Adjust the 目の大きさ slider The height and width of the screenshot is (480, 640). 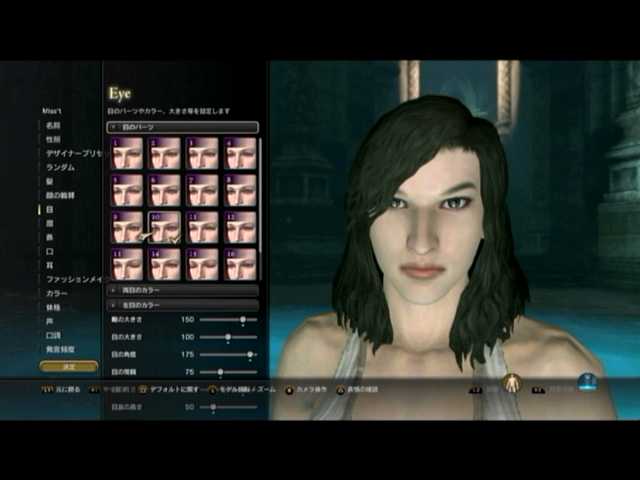(228, 337)
